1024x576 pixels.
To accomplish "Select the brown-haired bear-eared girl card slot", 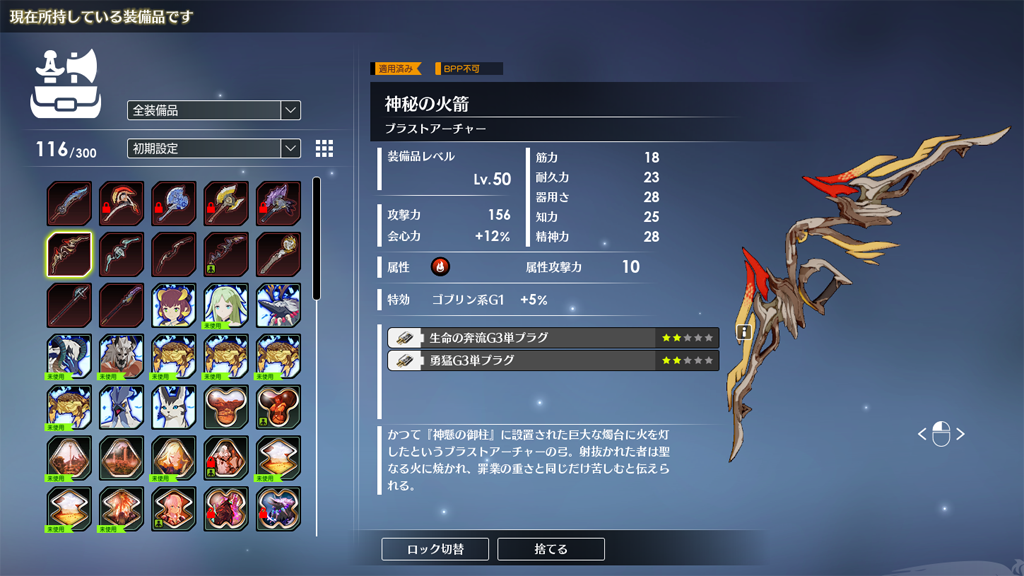I will click(174, 306).
